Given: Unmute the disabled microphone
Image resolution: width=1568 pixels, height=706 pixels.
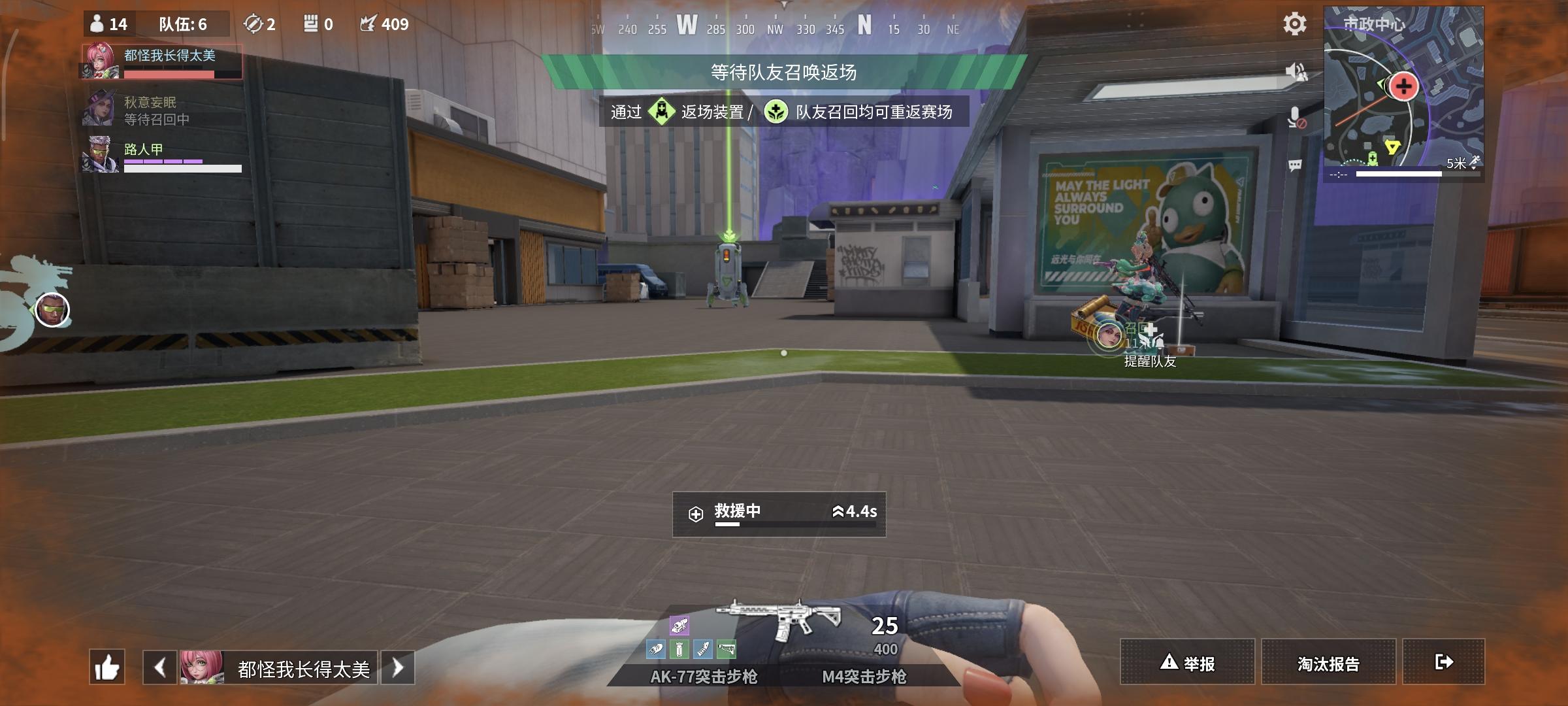Looking at the screenshot, I should pyautogui.click(x=1297, y=118).
